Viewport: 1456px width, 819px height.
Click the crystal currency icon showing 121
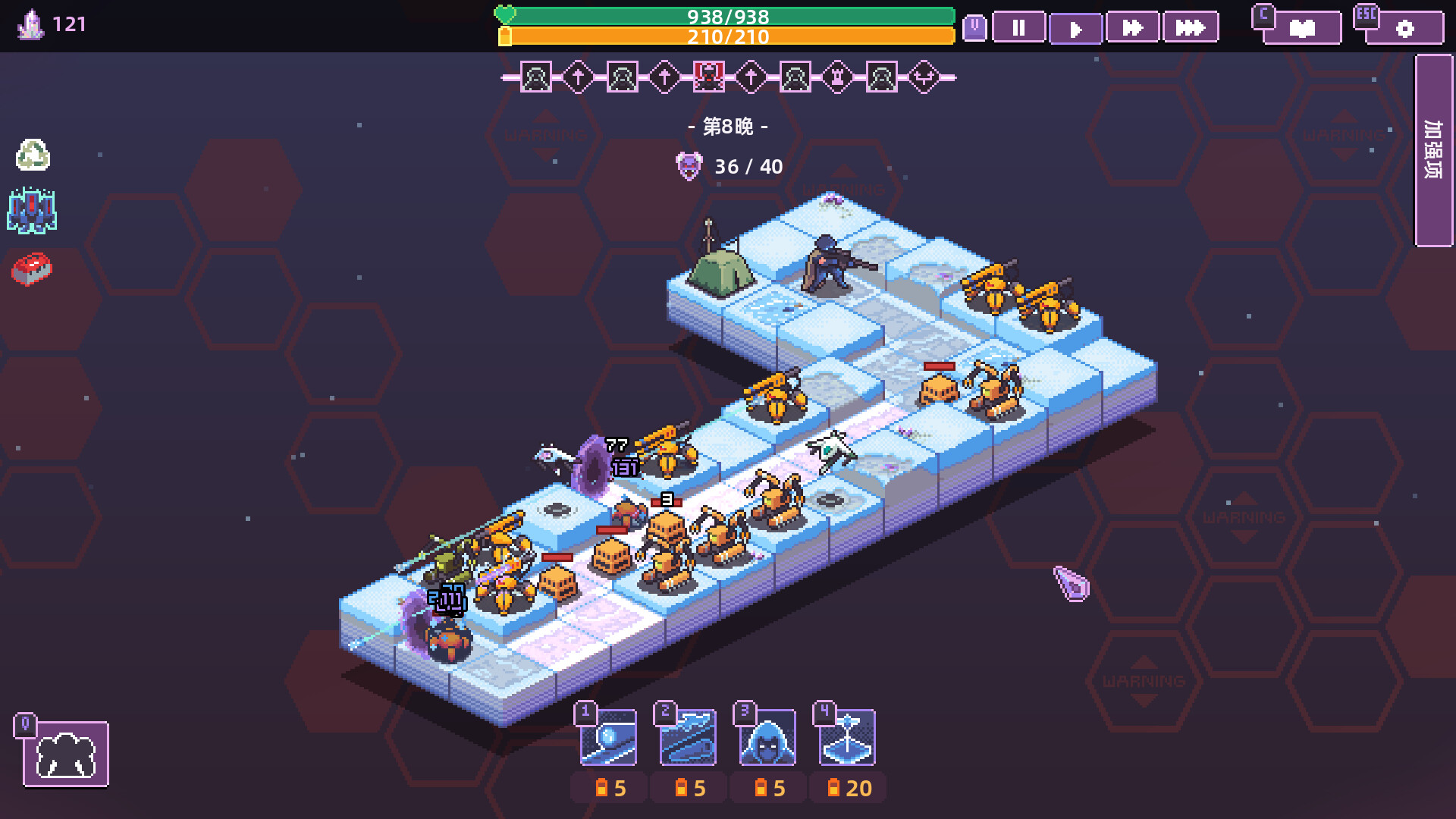[x=30, y=23]
